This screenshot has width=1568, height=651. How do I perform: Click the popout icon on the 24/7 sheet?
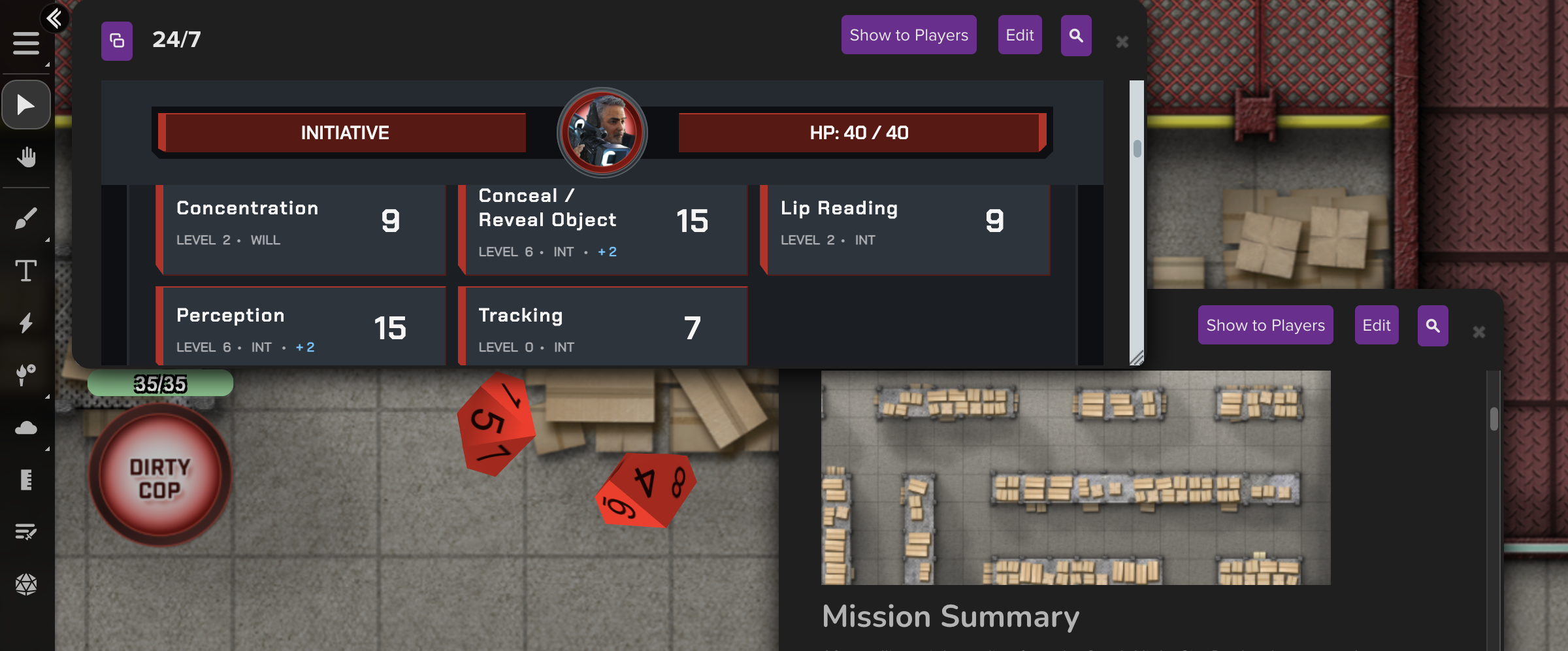(x=116, y=41)
